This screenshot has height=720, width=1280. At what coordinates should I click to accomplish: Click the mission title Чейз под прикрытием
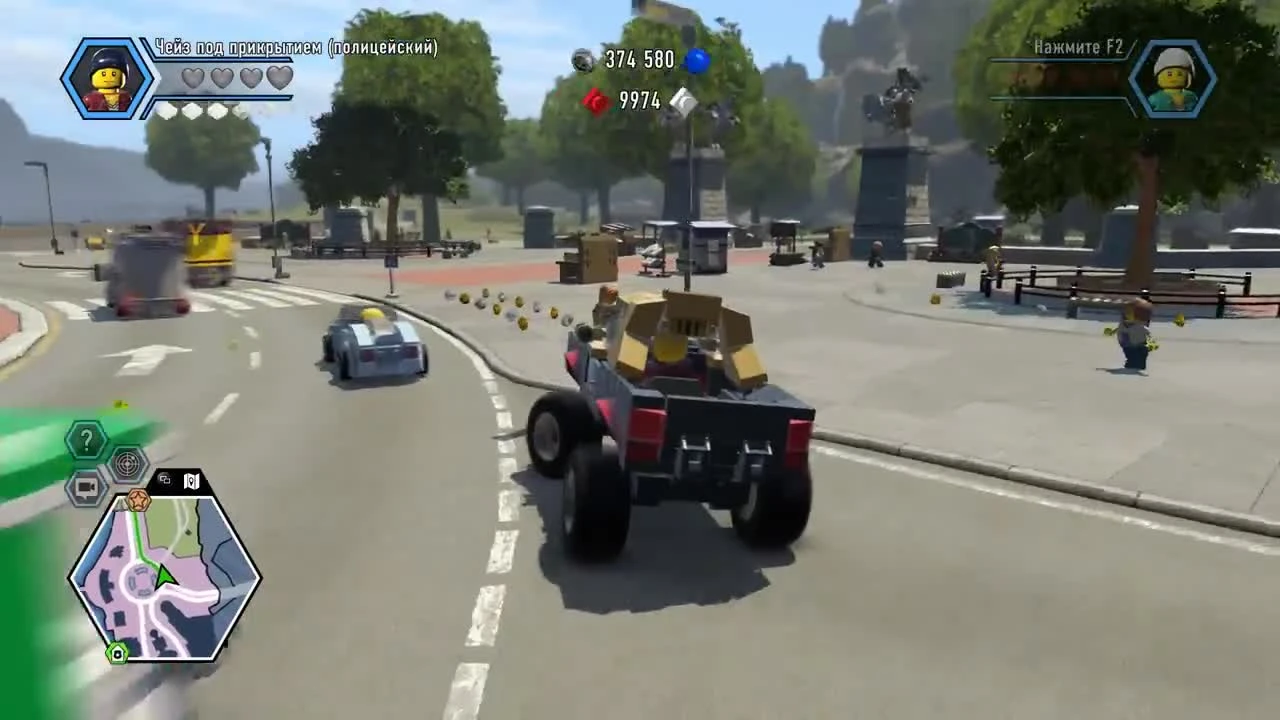[295, 47]
